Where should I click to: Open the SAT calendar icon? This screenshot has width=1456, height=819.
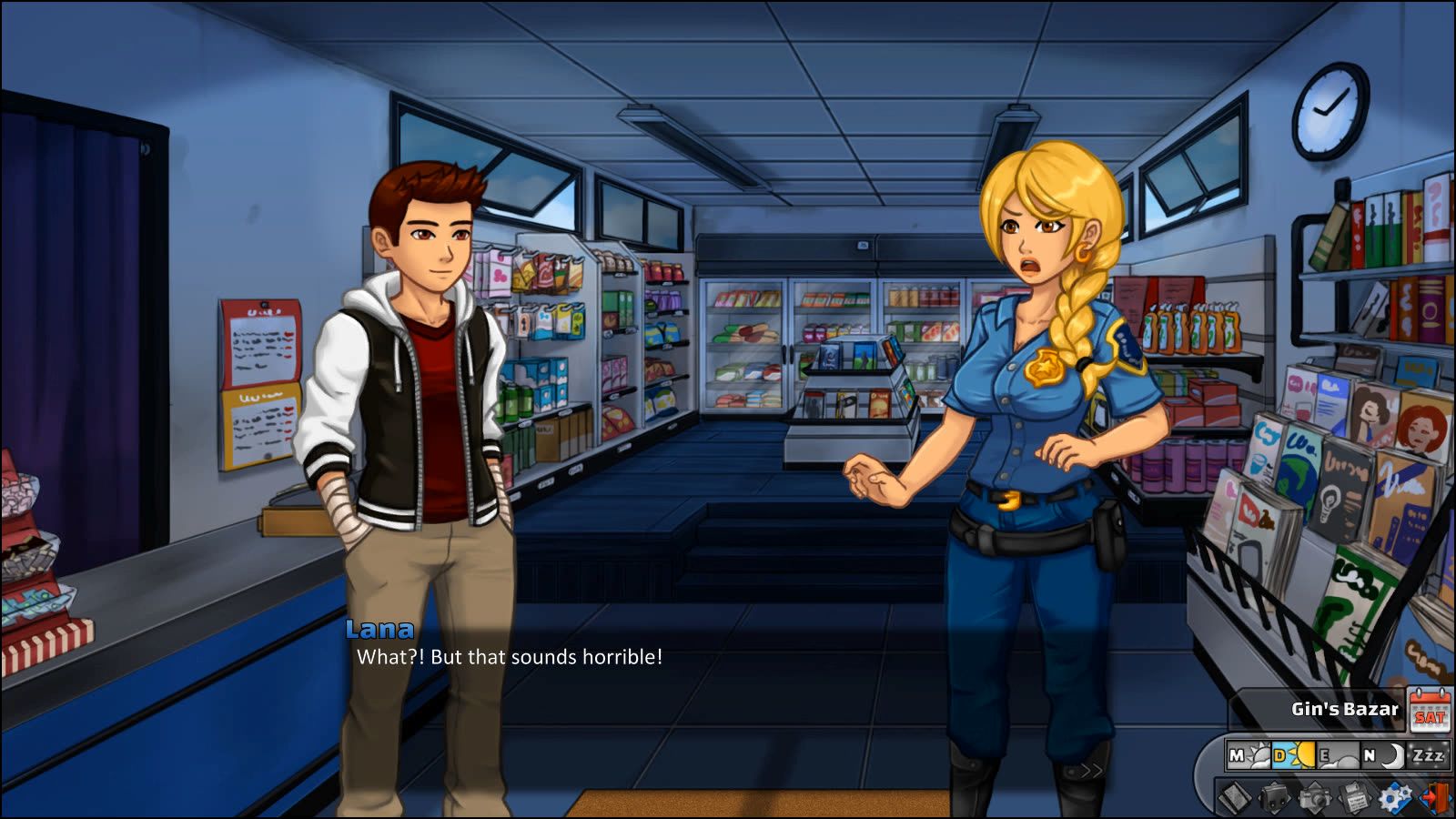[1429, 710]
